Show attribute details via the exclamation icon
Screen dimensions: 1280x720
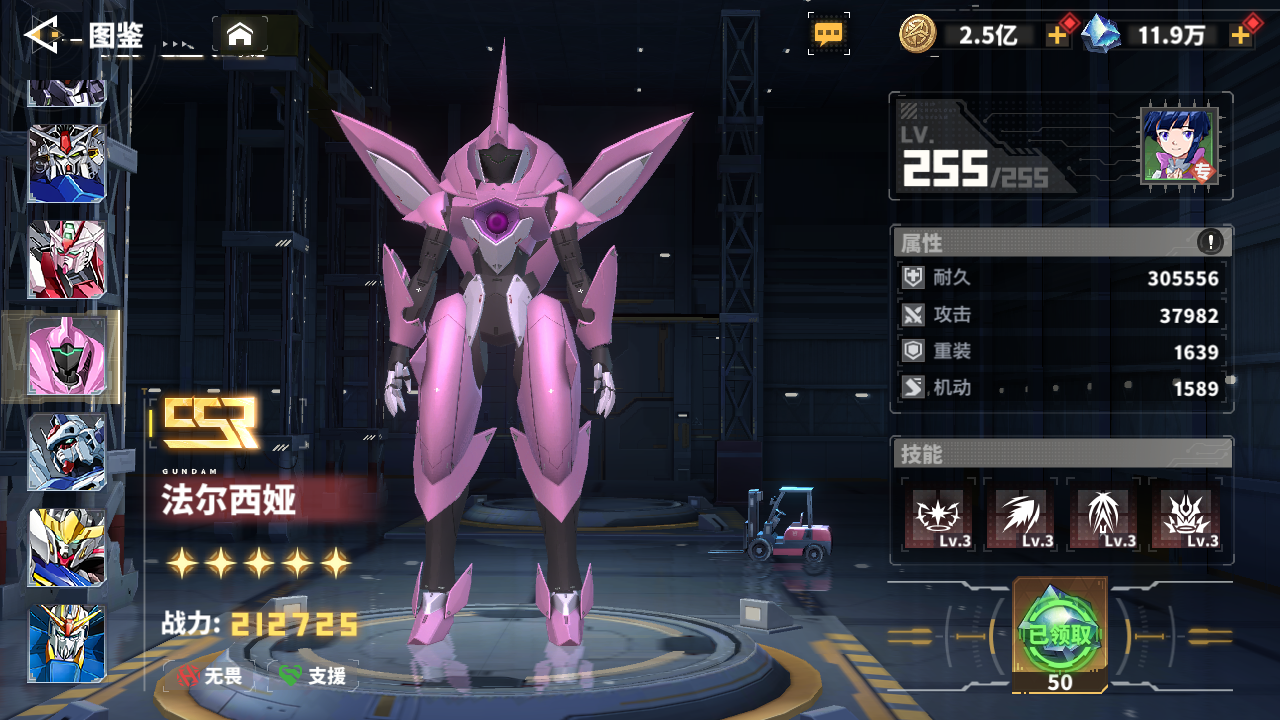point(1210,241)
